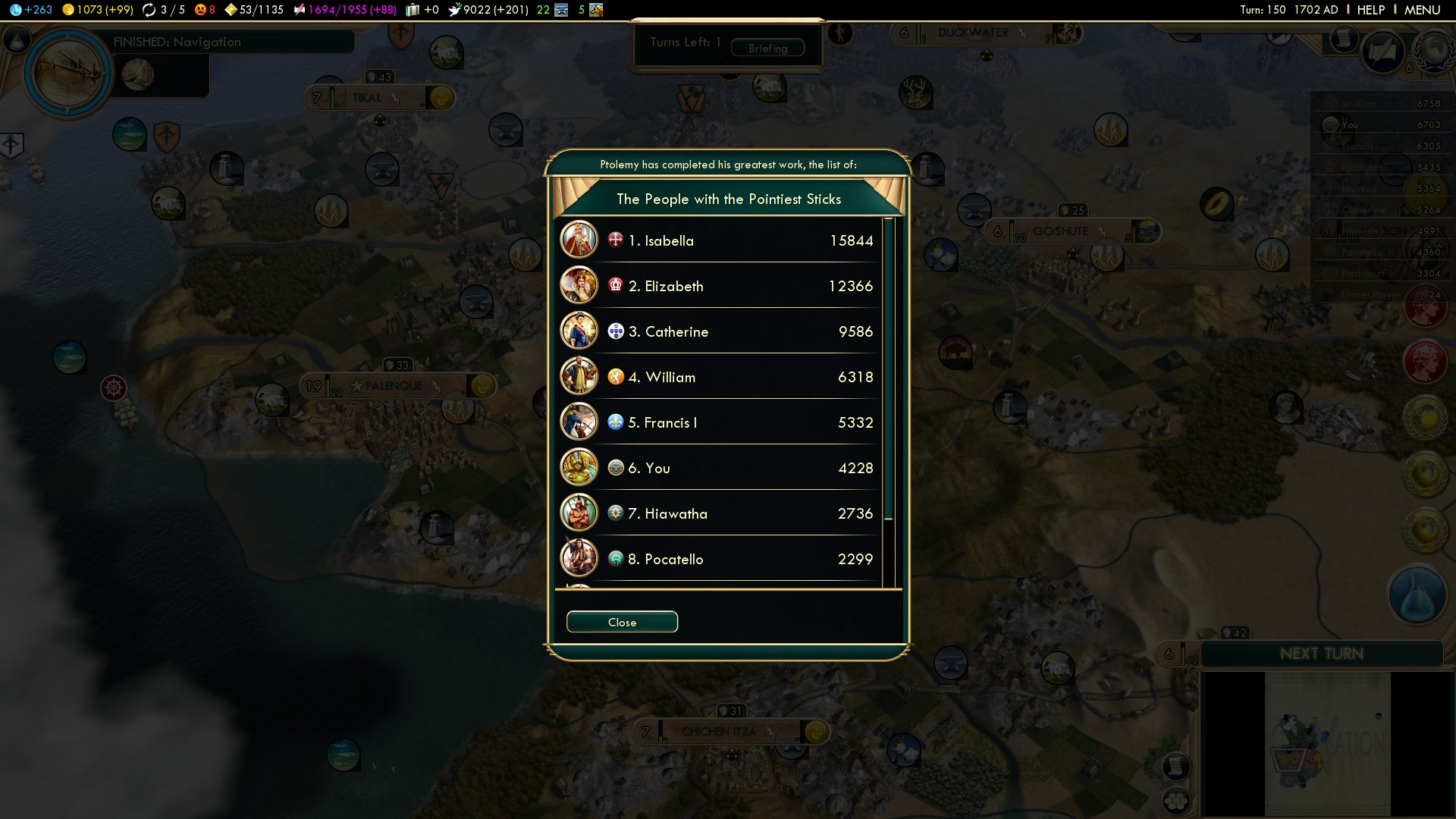Open the scenario Briefing
This screenshot has height=819, width=1456.
point(767,48)
